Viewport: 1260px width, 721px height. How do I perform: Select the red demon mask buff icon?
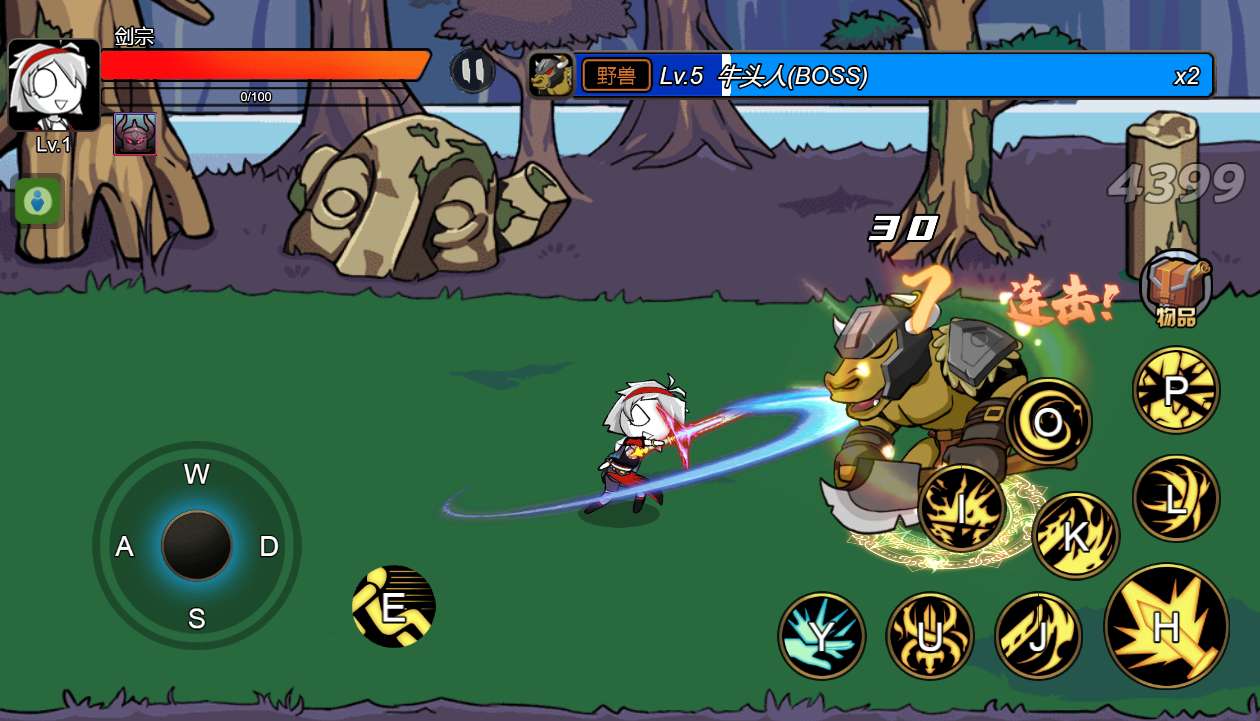pyautogui.click(x=135, y=134)
